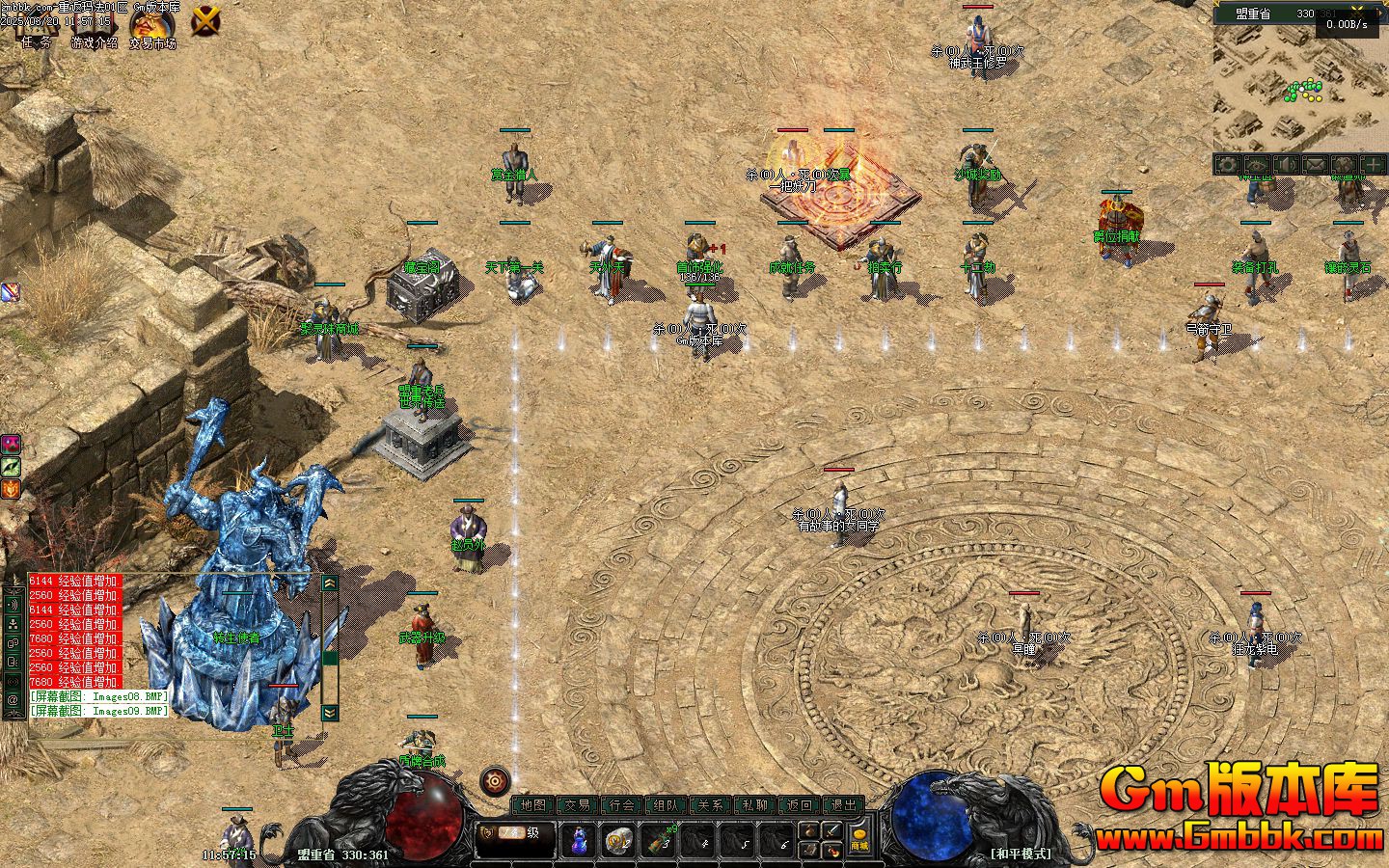Click the 返回 return button
The height and width of the screenshot is (868, 1389).
click(x=800, y=805)
